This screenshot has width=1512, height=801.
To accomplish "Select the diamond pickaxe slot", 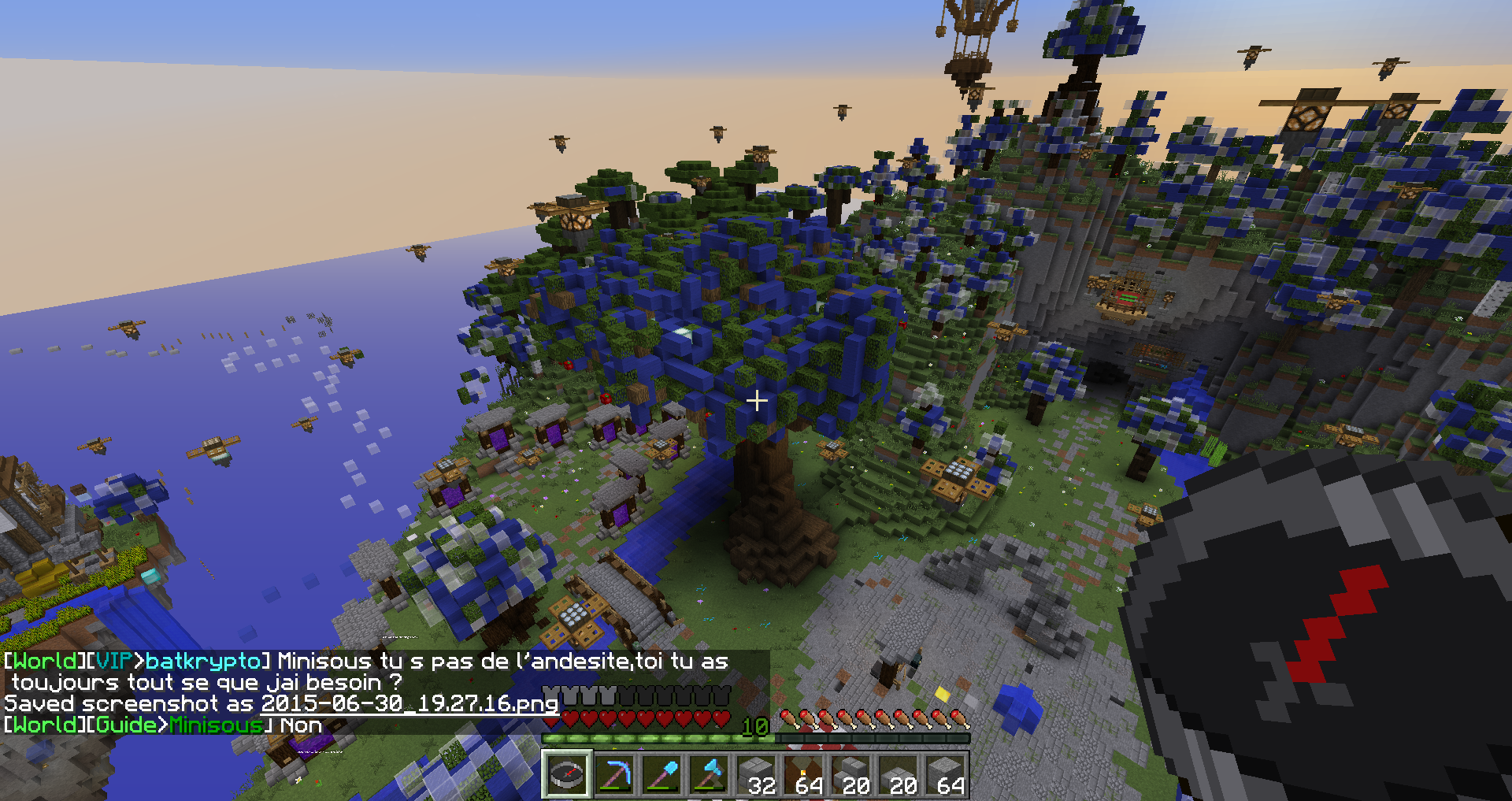I will click(x=613, y=775).
